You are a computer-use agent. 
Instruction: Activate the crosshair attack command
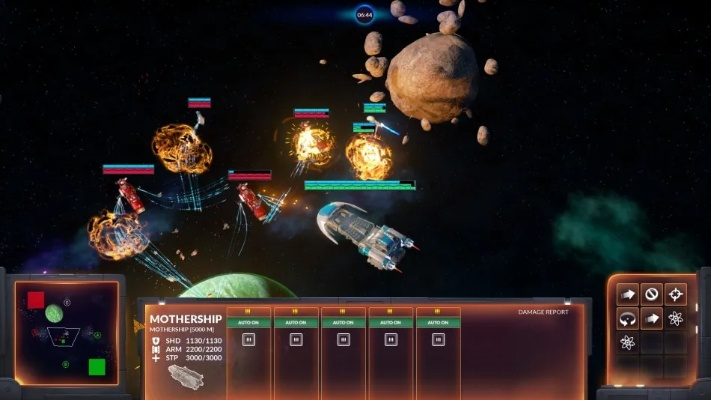(676, 294)
